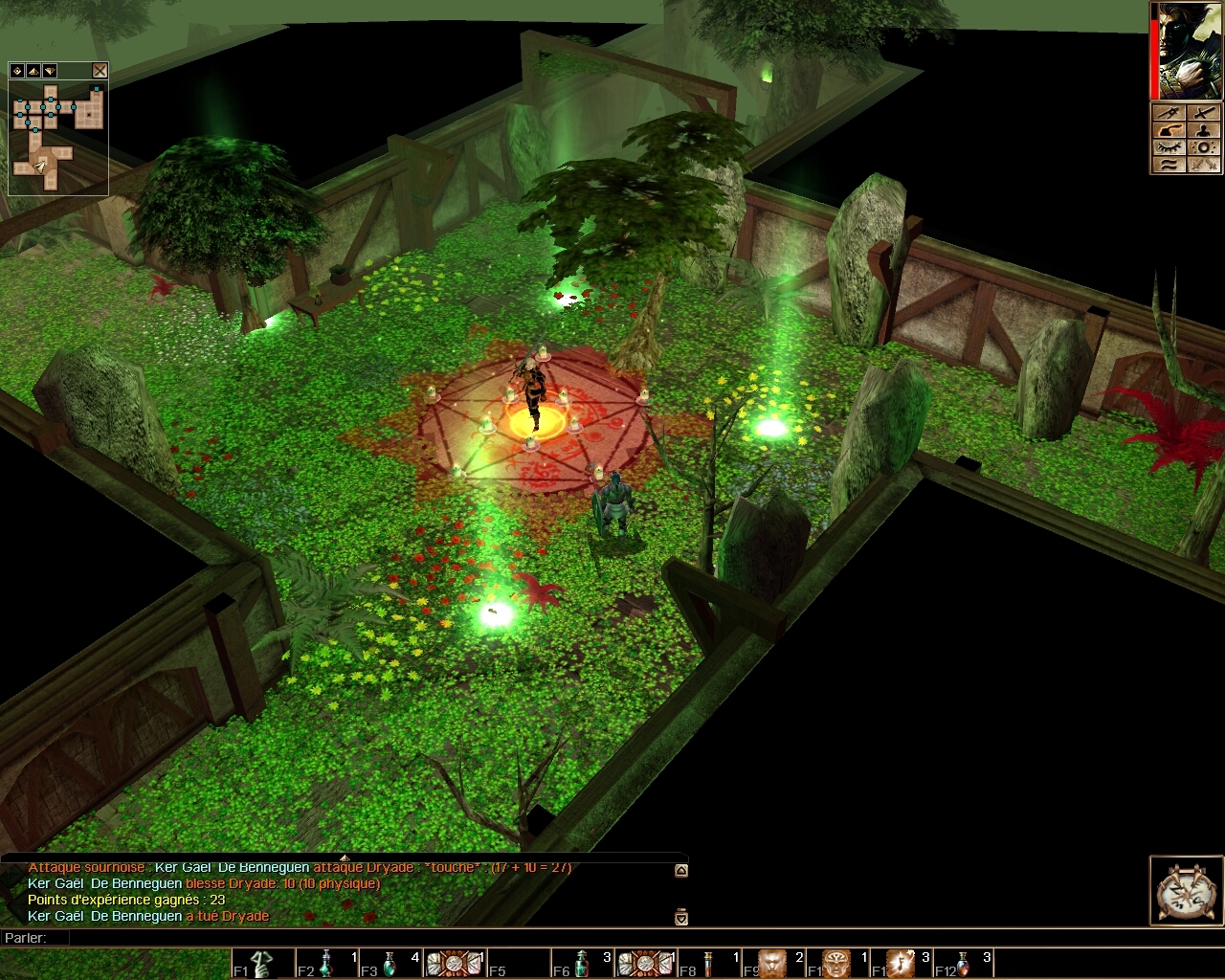The height and width of the screenshot is (980, 1225).
Task: Use the F8 red vial quickslot
Action: (709, 964)
